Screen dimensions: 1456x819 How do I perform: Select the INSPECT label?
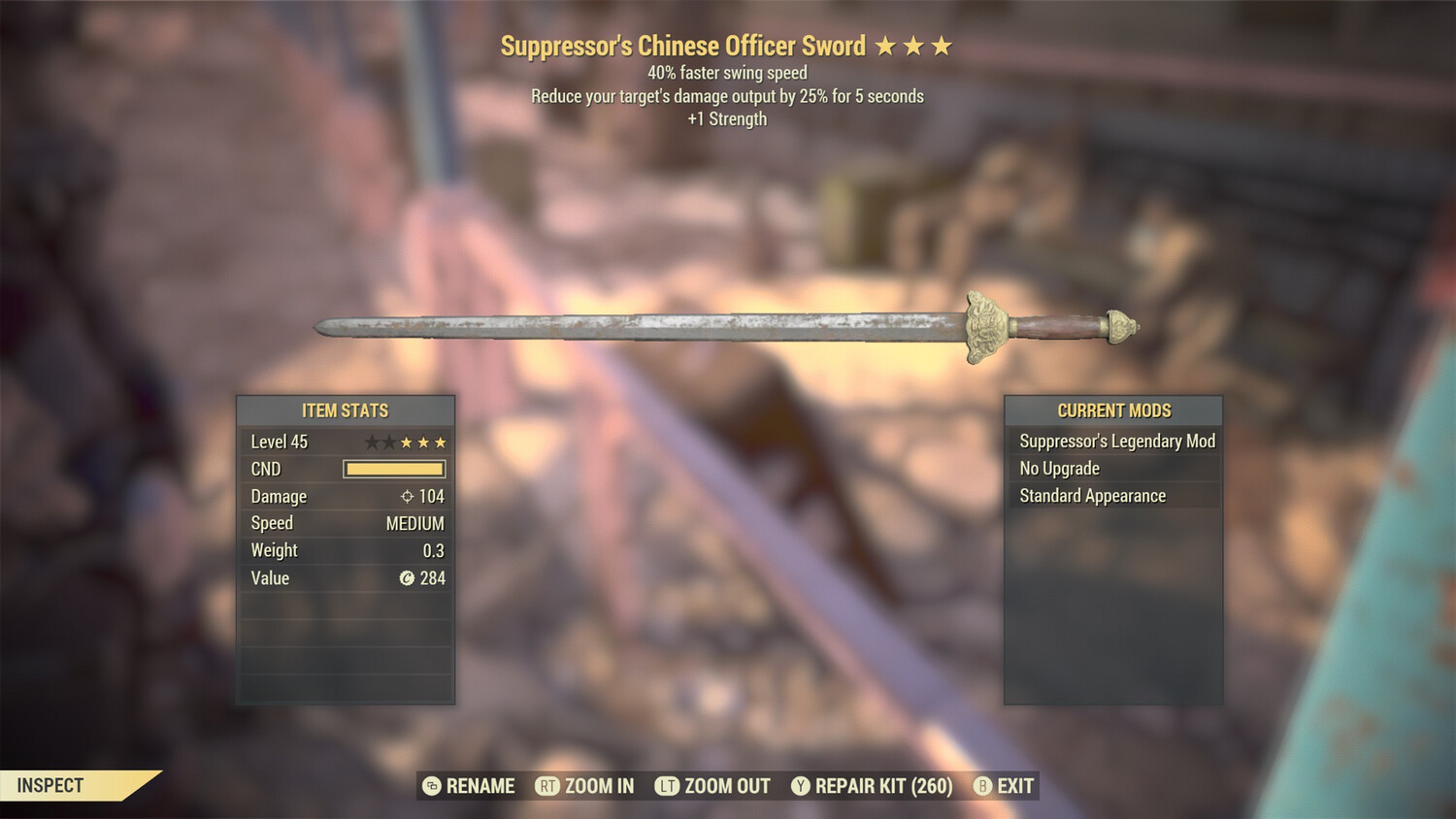click(49, 786)
